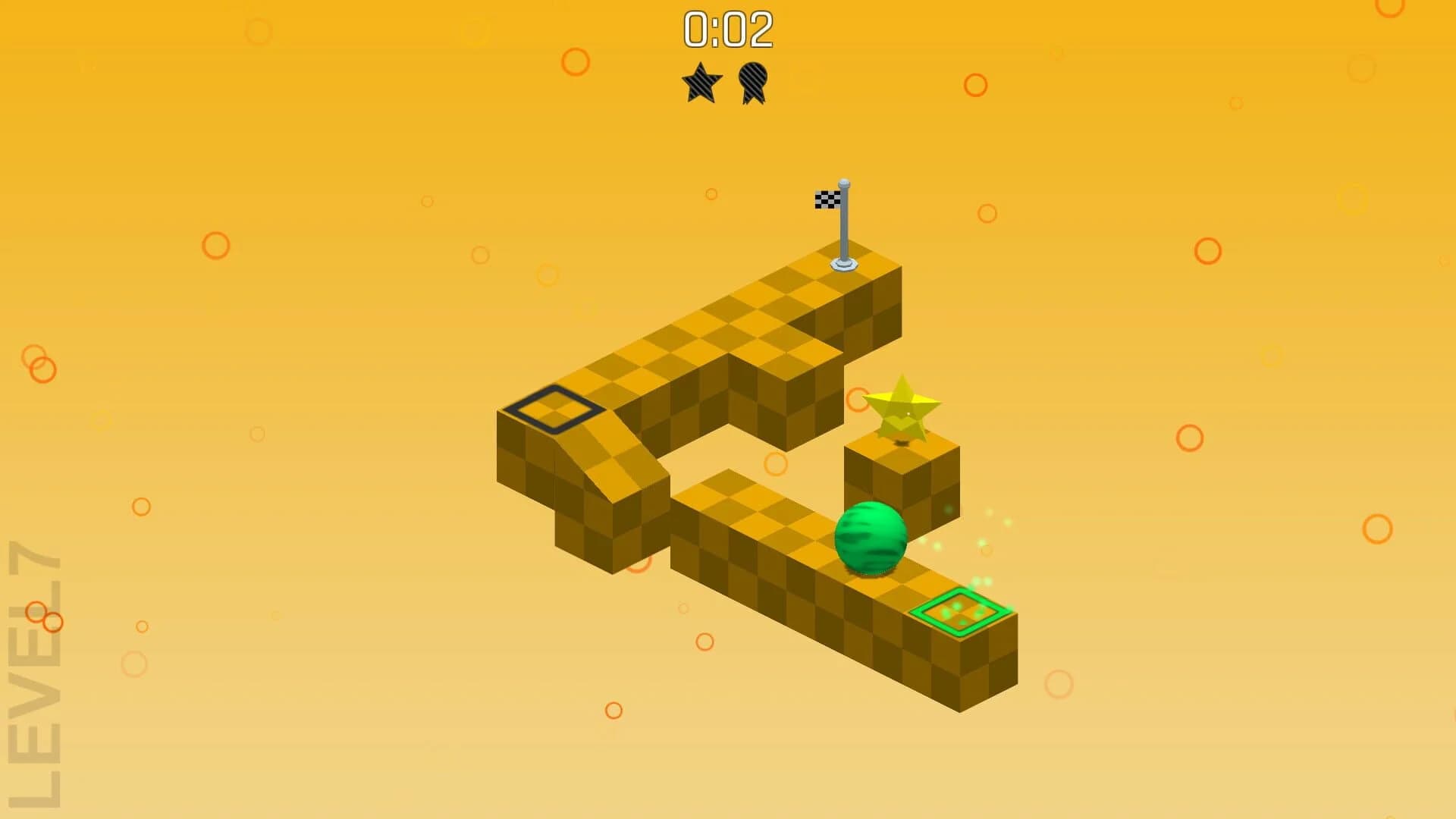
Task: Click the checkered finish flag on the pole
Action: [826, 199]
